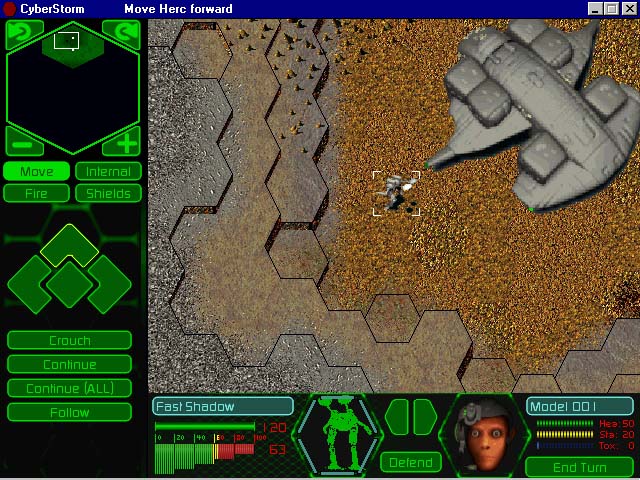Rotate view using the top-right curved arrow

[126, 33]
